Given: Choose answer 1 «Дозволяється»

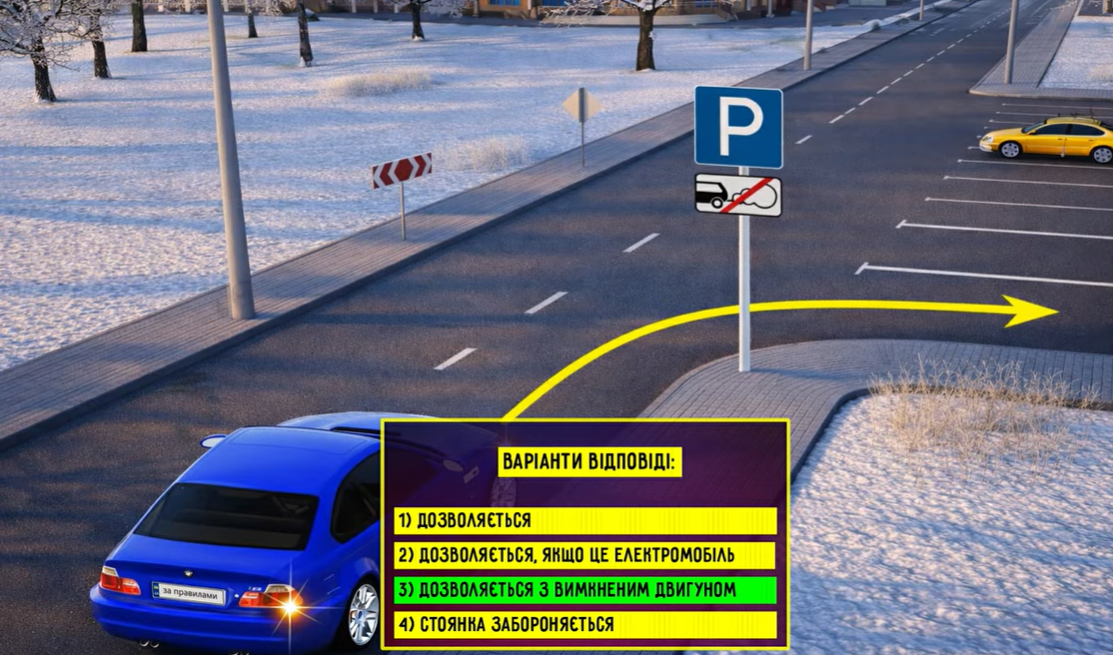Looking at the screenshot, I should point(585,521).
